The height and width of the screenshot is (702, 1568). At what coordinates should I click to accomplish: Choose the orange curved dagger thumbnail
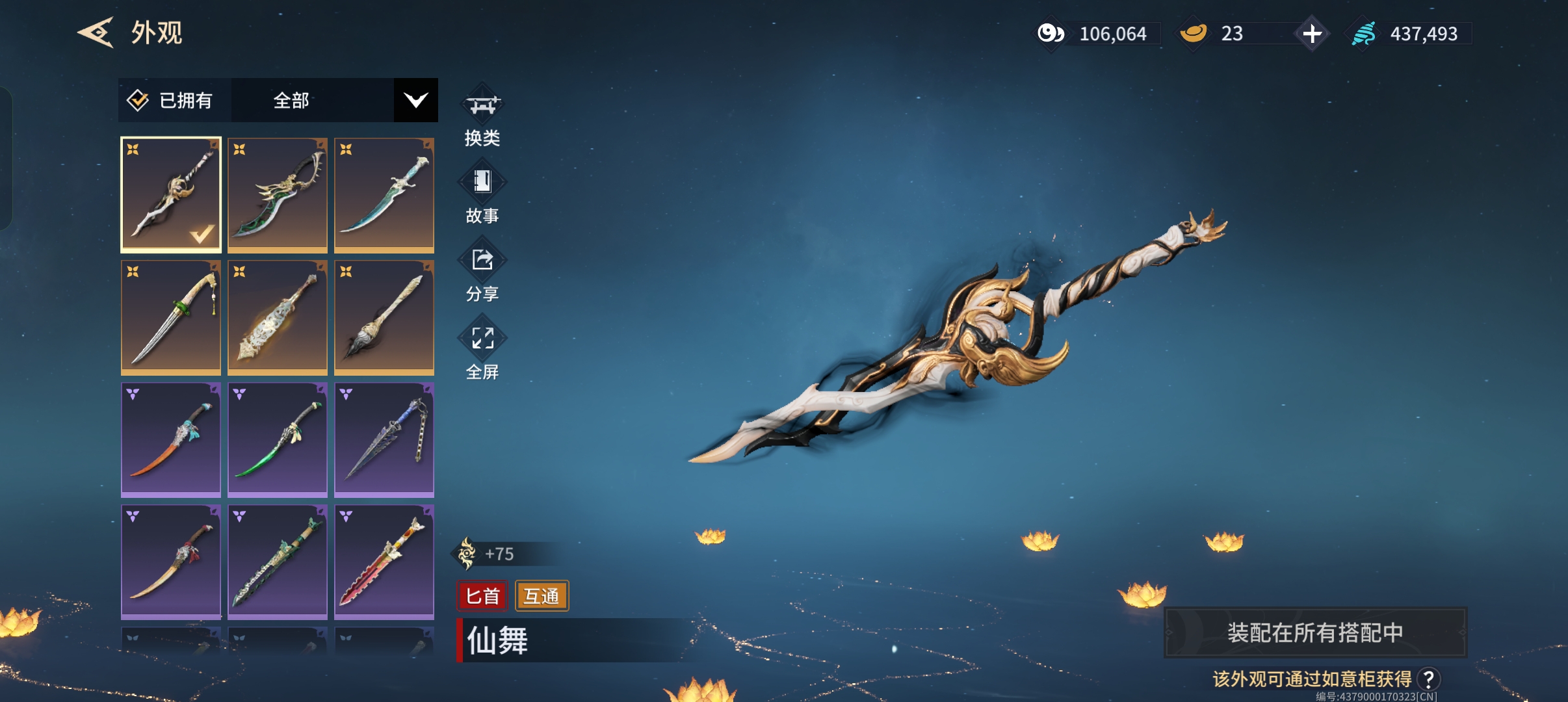click(x=171, y=439)
